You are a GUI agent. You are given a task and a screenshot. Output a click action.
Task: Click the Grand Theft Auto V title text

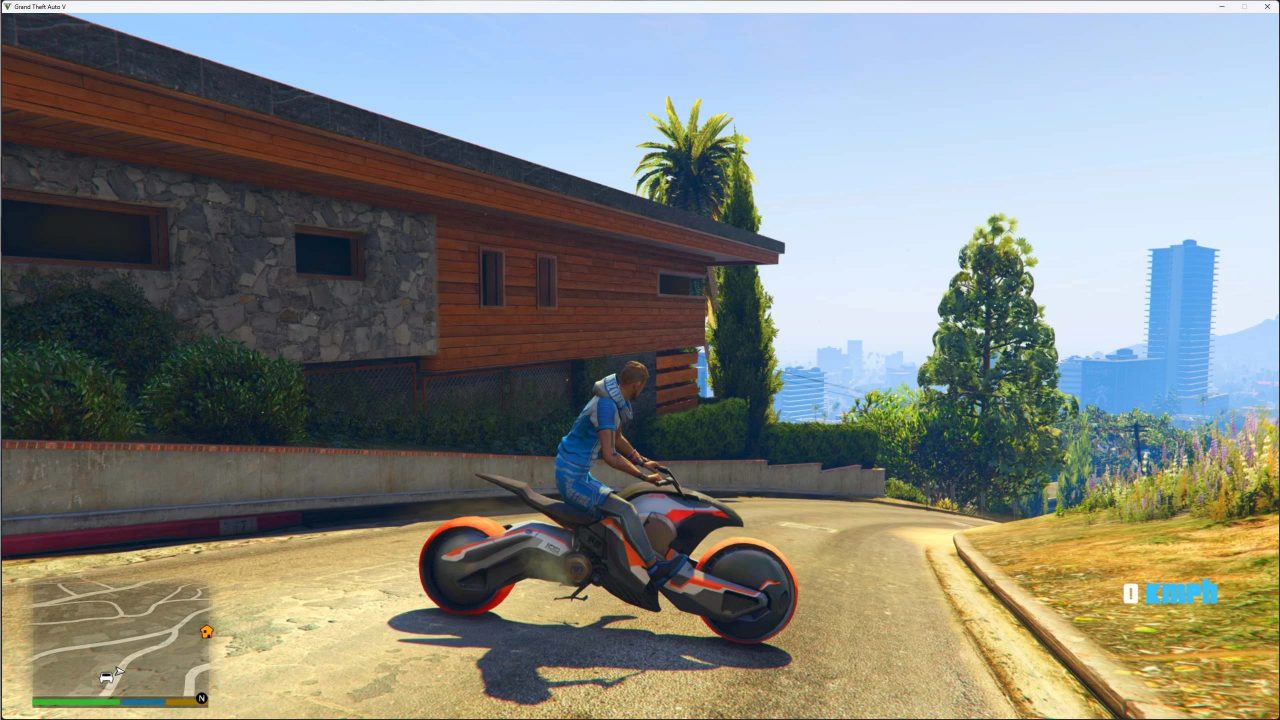click(42, 6)
